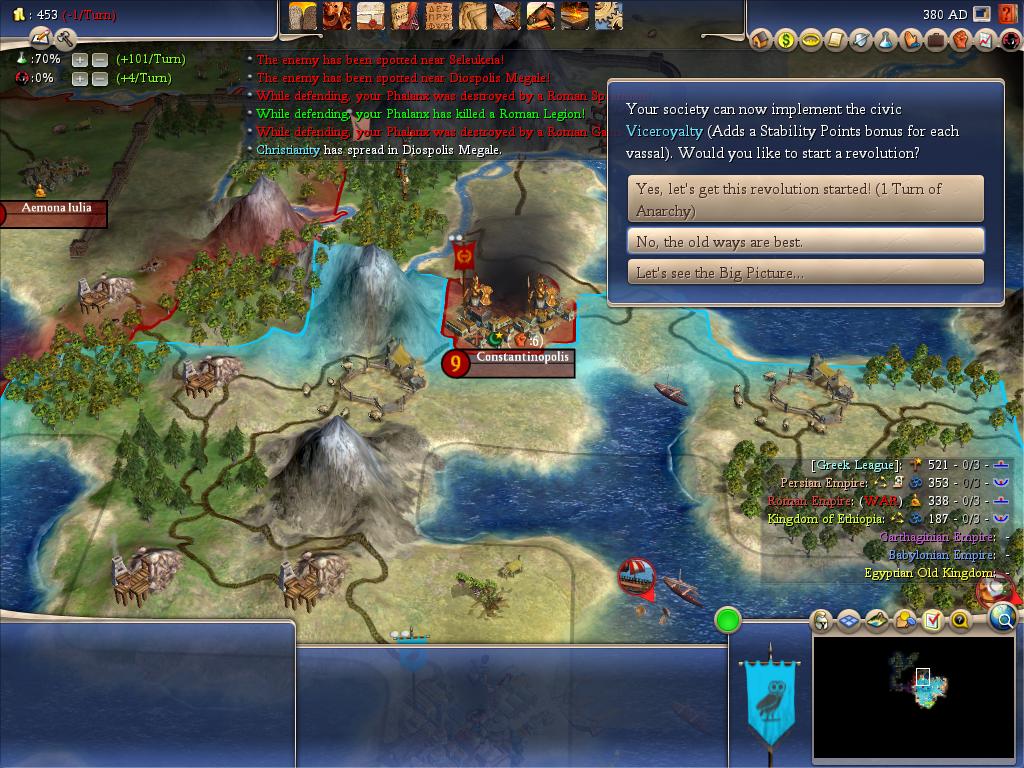Toggle the tile grid display button

click(x=849, y=621)
